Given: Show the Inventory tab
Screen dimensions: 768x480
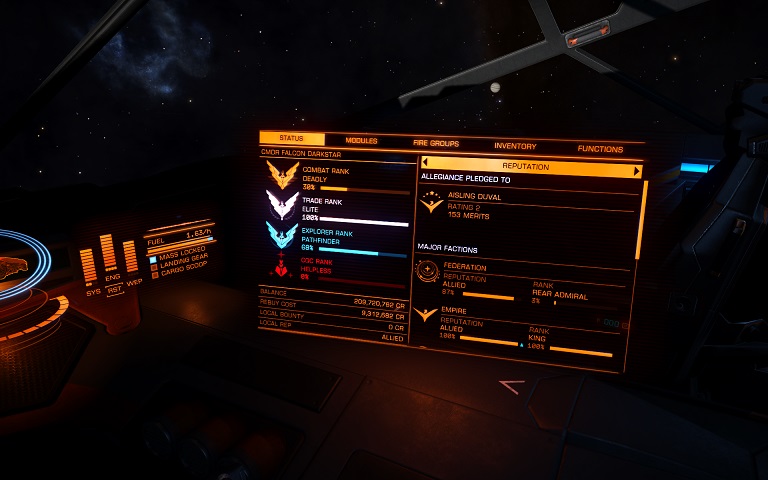Looking at the screenshot, I should tap(515, 146).
